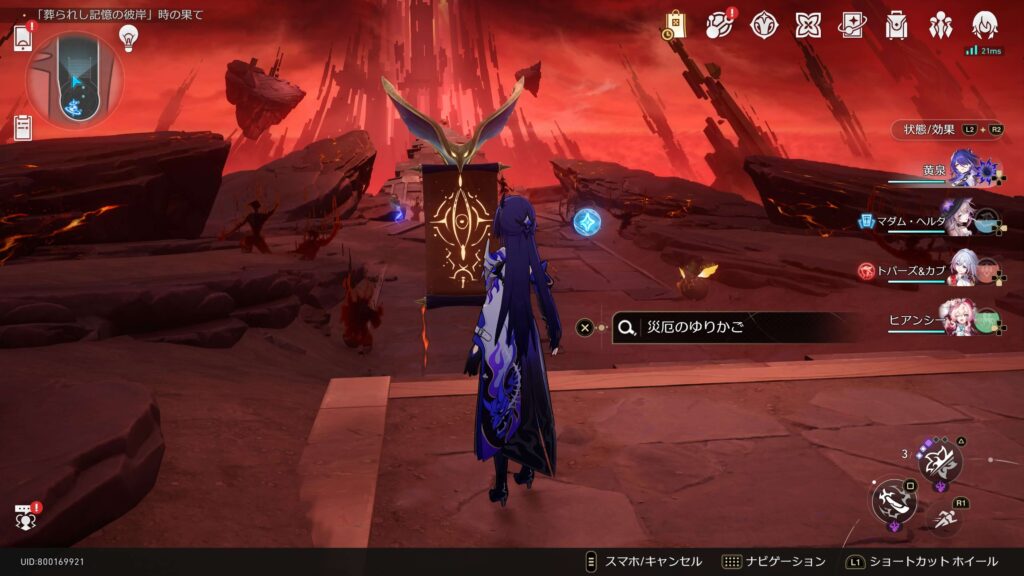Click the lightbulb hint icon
1024x576 pixels.
[x=128, y=37]
